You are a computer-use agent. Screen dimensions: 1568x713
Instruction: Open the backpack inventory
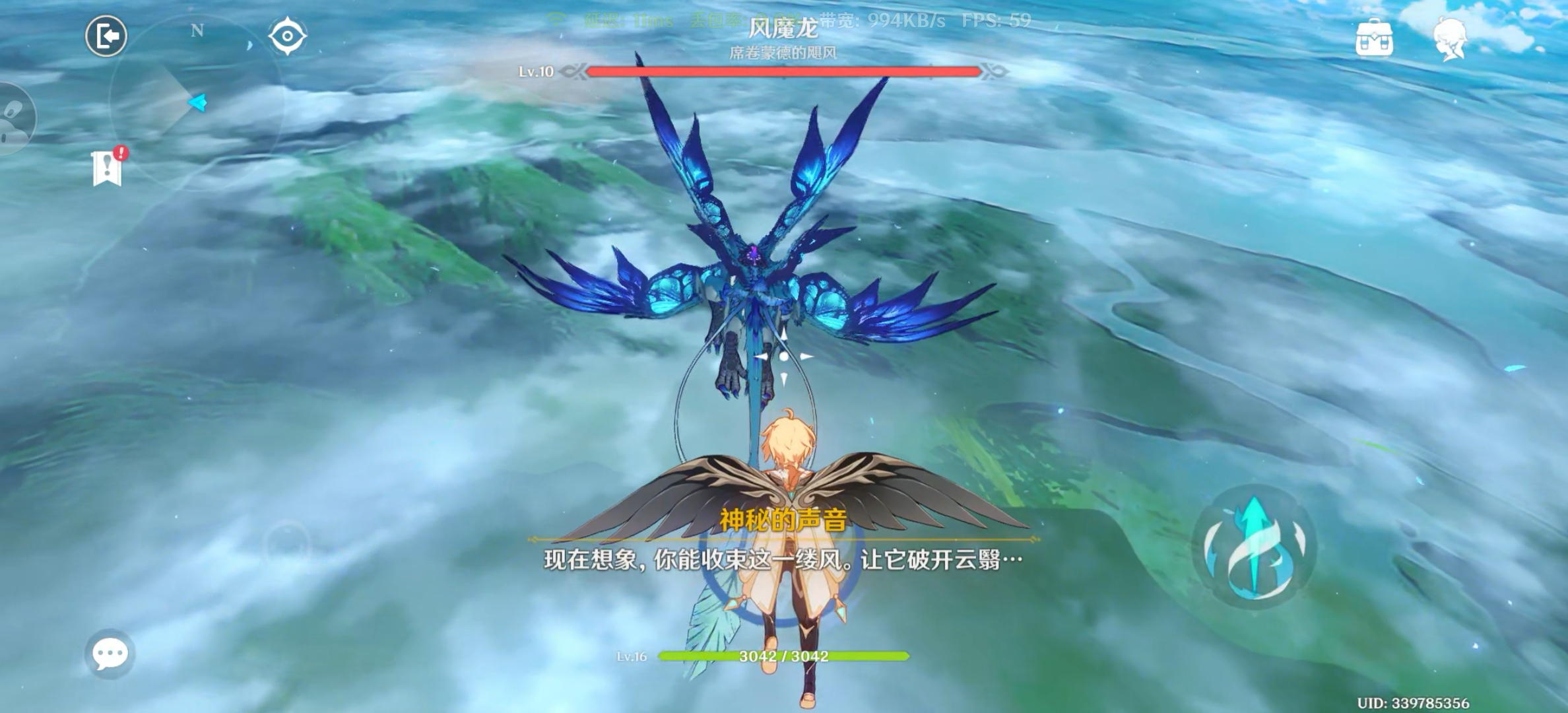[x=1375, y=38]
